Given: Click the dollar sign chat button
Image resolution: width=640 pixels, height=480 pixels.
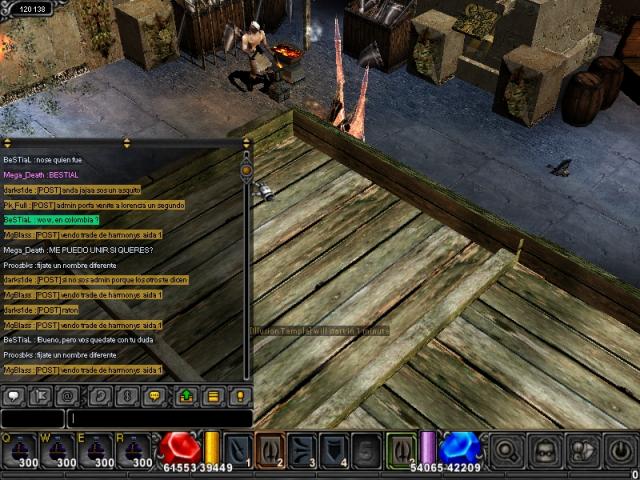Looking at the screenshot, I should (x=127, y=397).
